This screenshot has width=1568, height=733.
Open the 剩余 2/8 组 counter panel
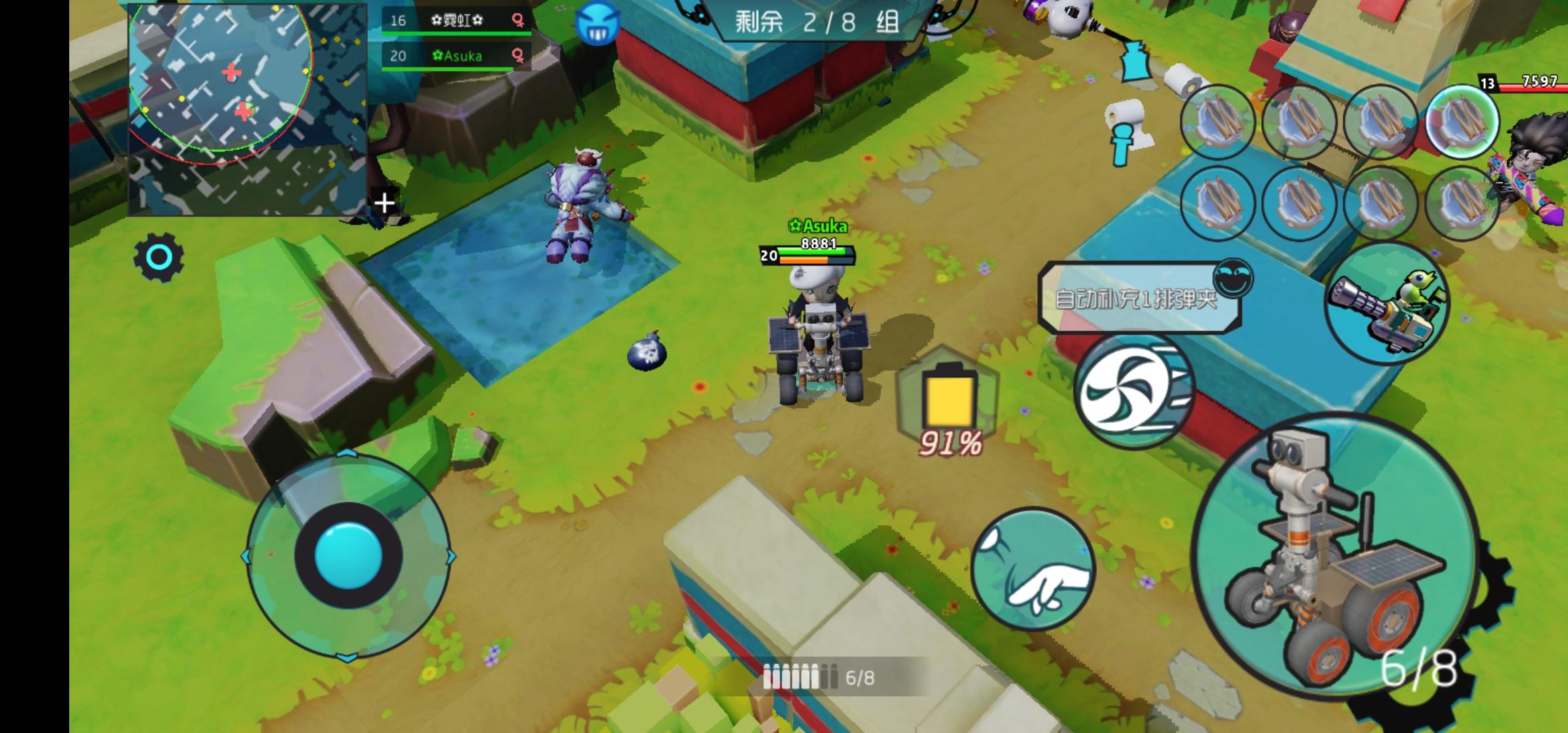point(814,24)
